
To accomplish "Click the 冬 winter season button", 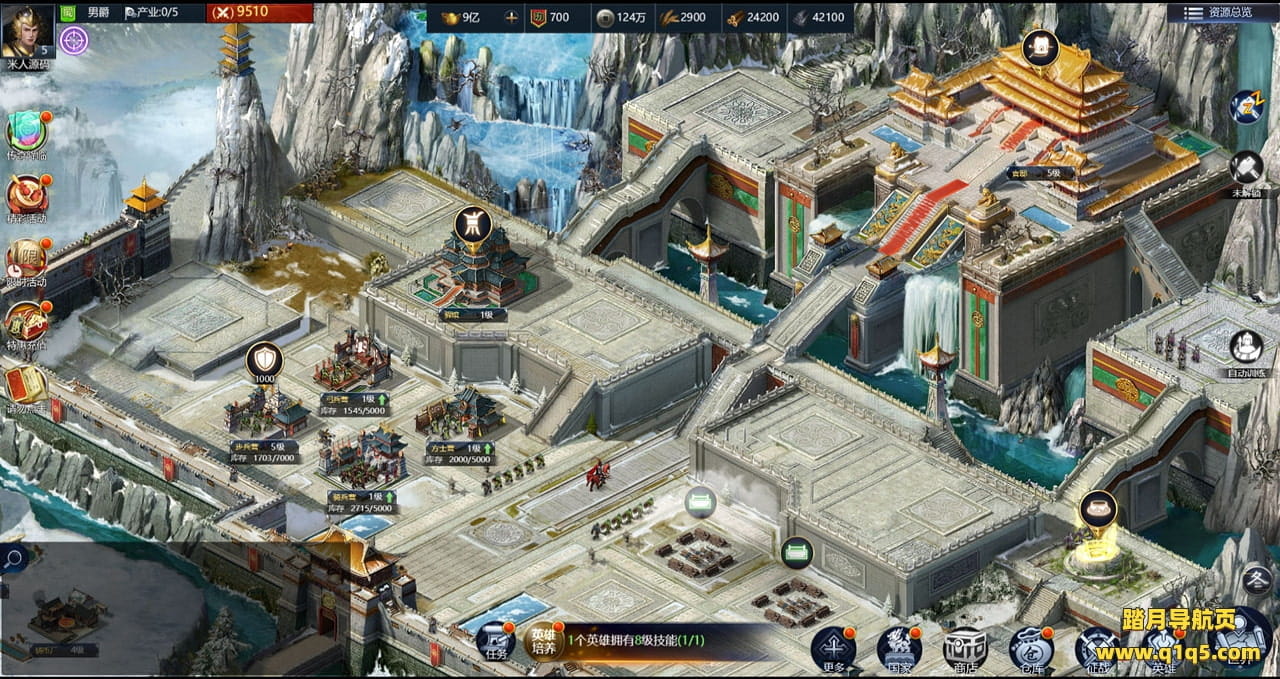I will [x=1256, y=579].
